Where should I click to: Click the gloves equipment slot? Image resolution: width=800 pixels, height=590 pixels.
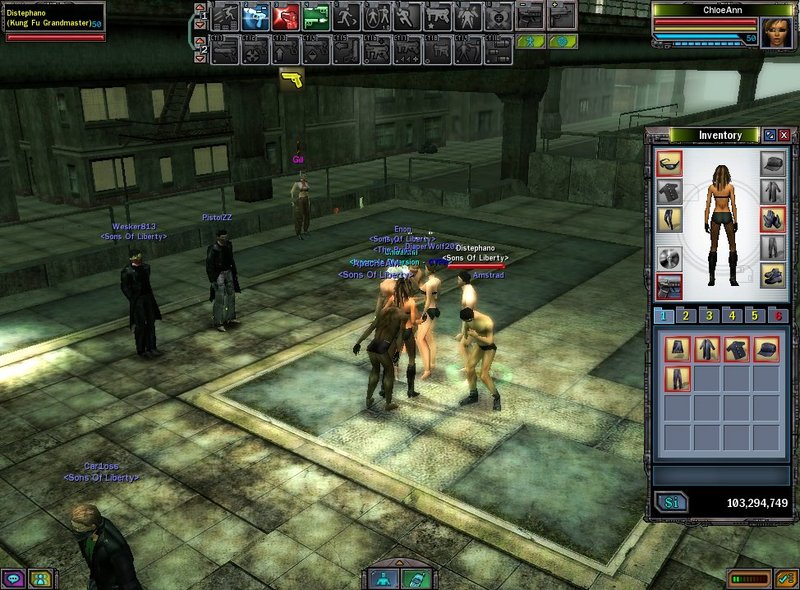[771, 219]
